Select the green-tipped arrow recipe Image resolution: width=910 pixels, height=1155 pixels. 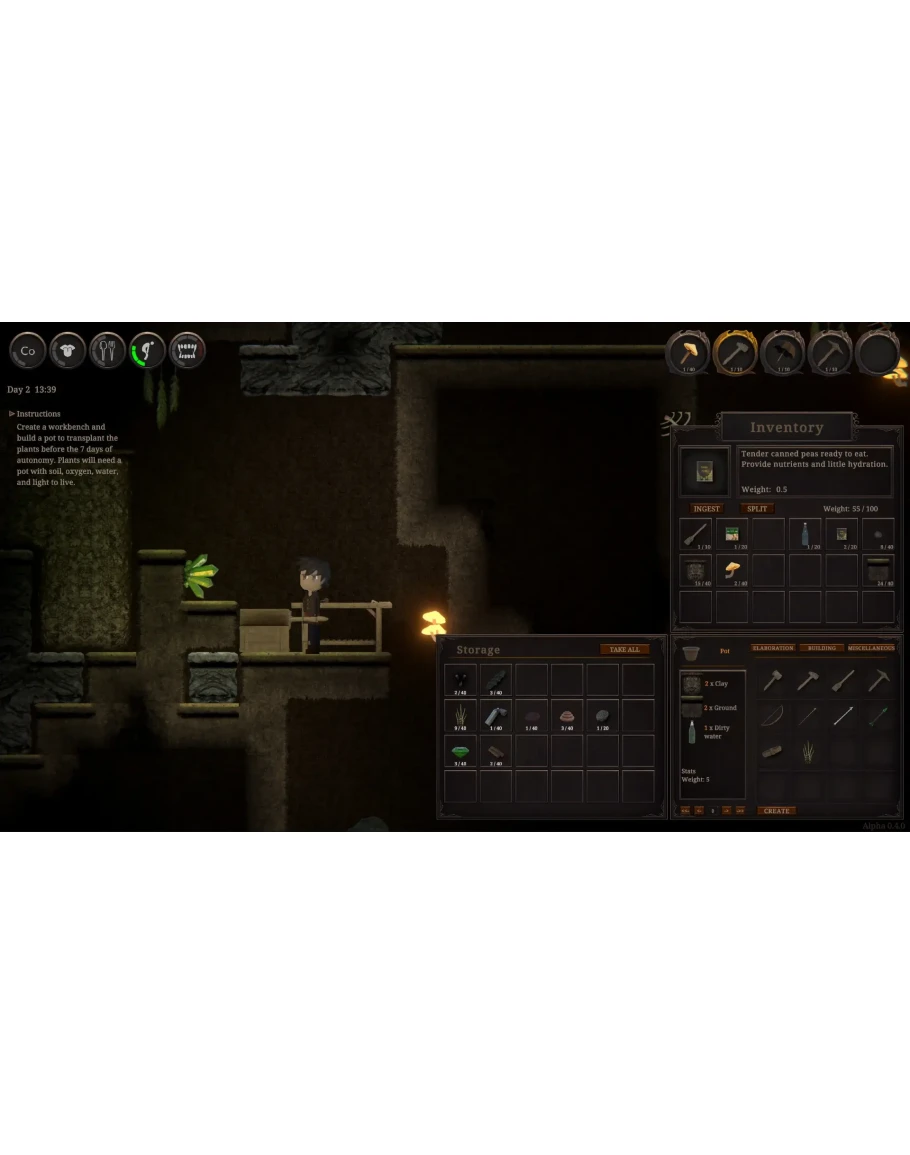(877, 715)
